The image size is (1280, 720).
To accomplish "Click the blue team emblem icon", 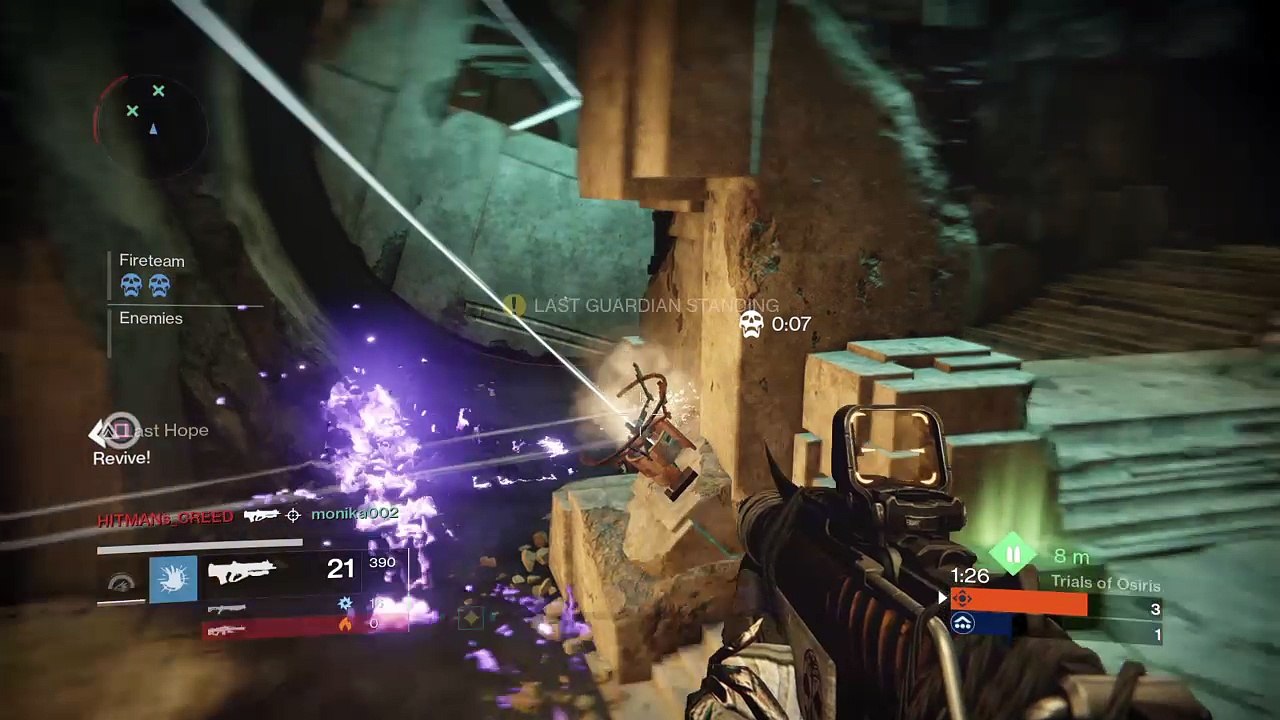I will click(x=962, y=624).
